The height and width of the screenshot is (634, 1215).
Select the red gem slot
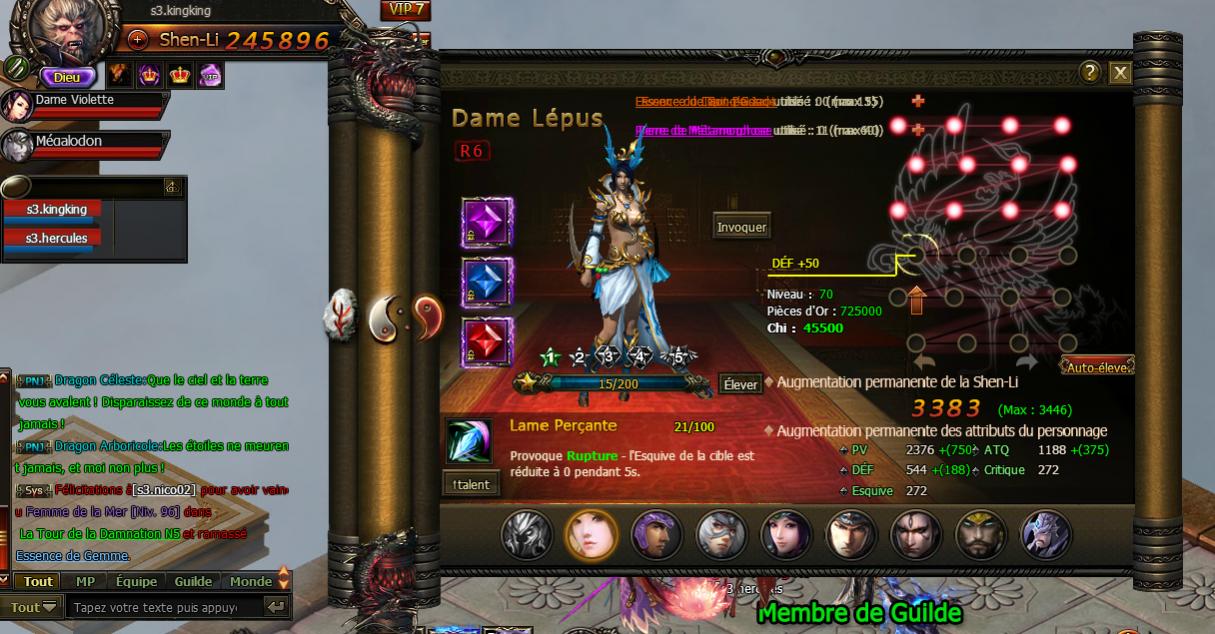click(x=487, y=343)
